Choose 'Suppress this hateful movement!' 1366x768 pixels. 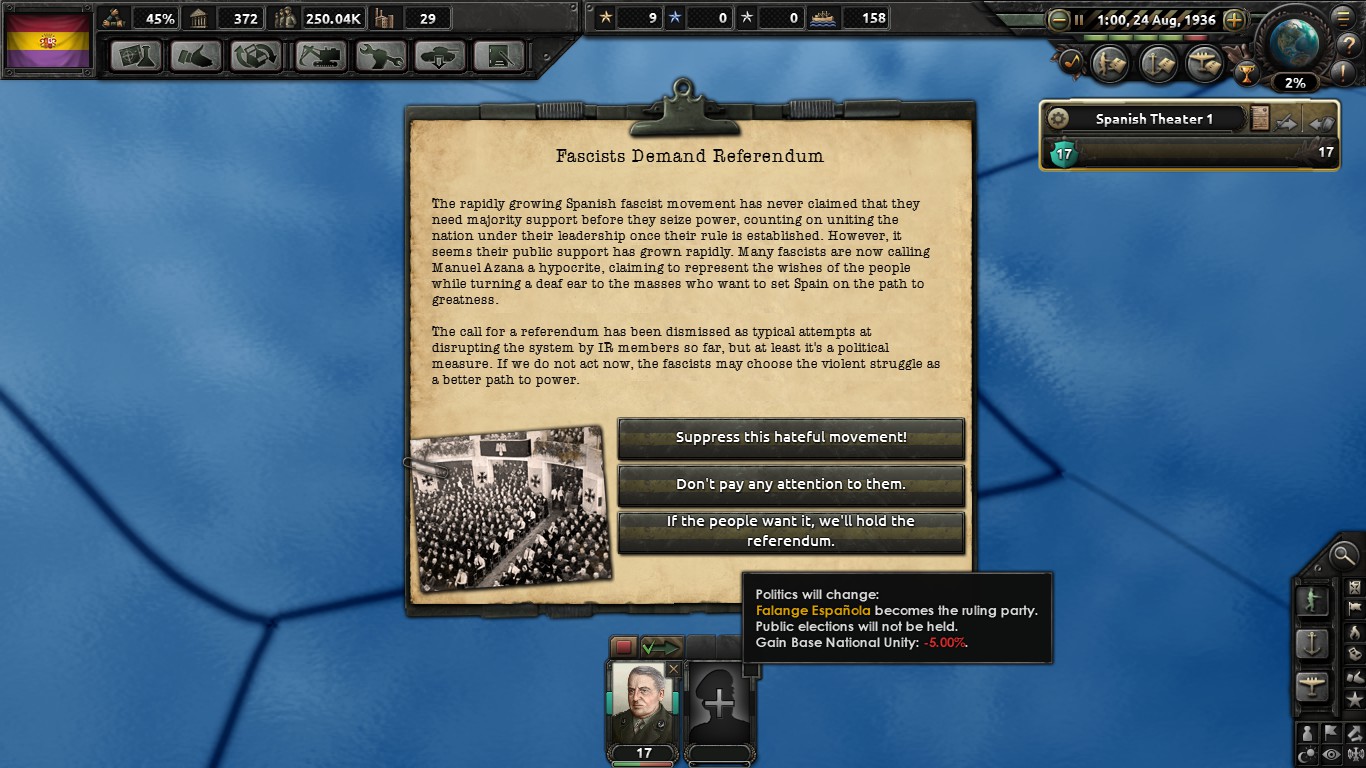pos(791,439)
